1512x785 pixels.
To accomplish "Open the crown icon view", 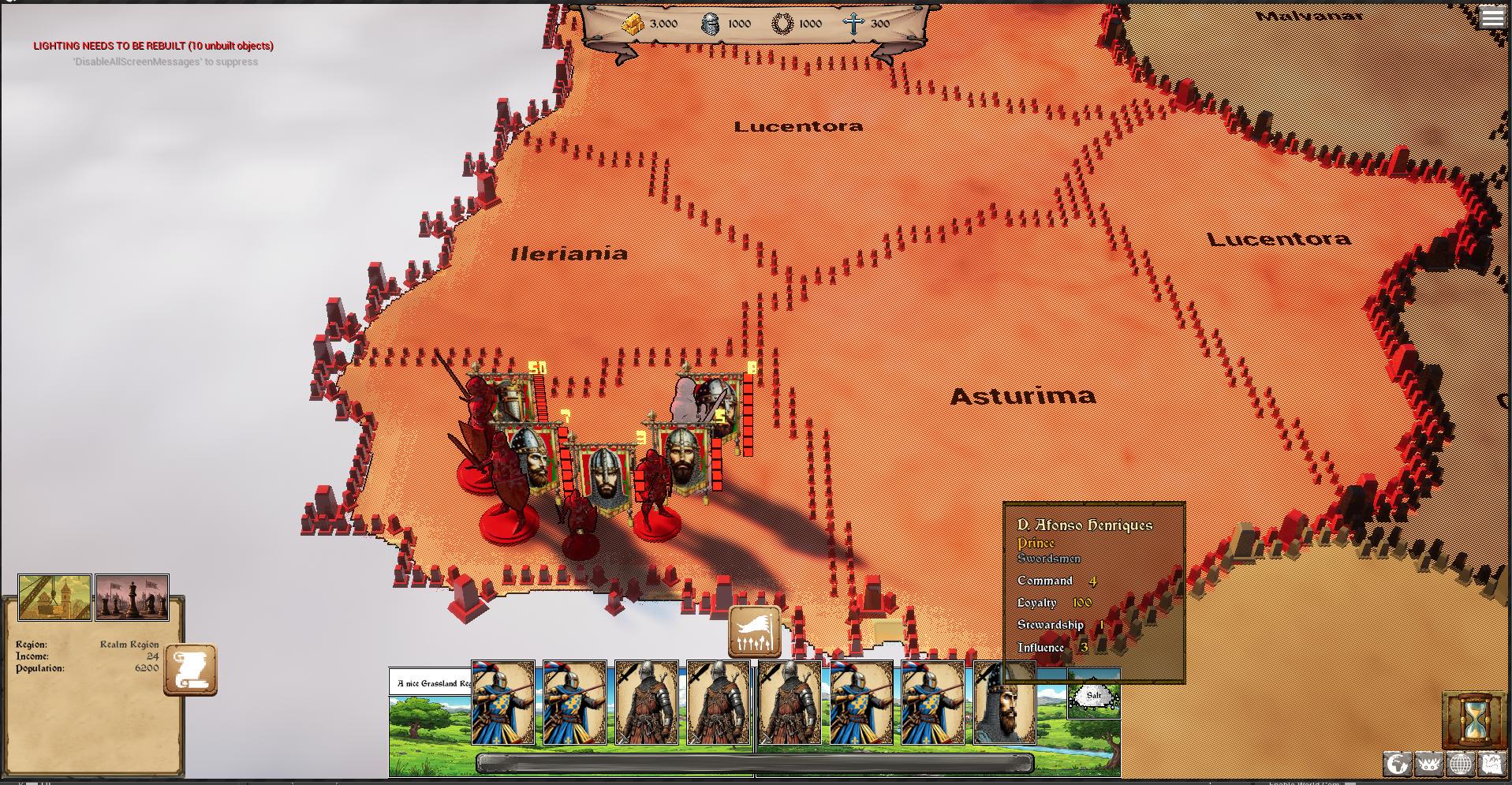I will coord(1428,764).
